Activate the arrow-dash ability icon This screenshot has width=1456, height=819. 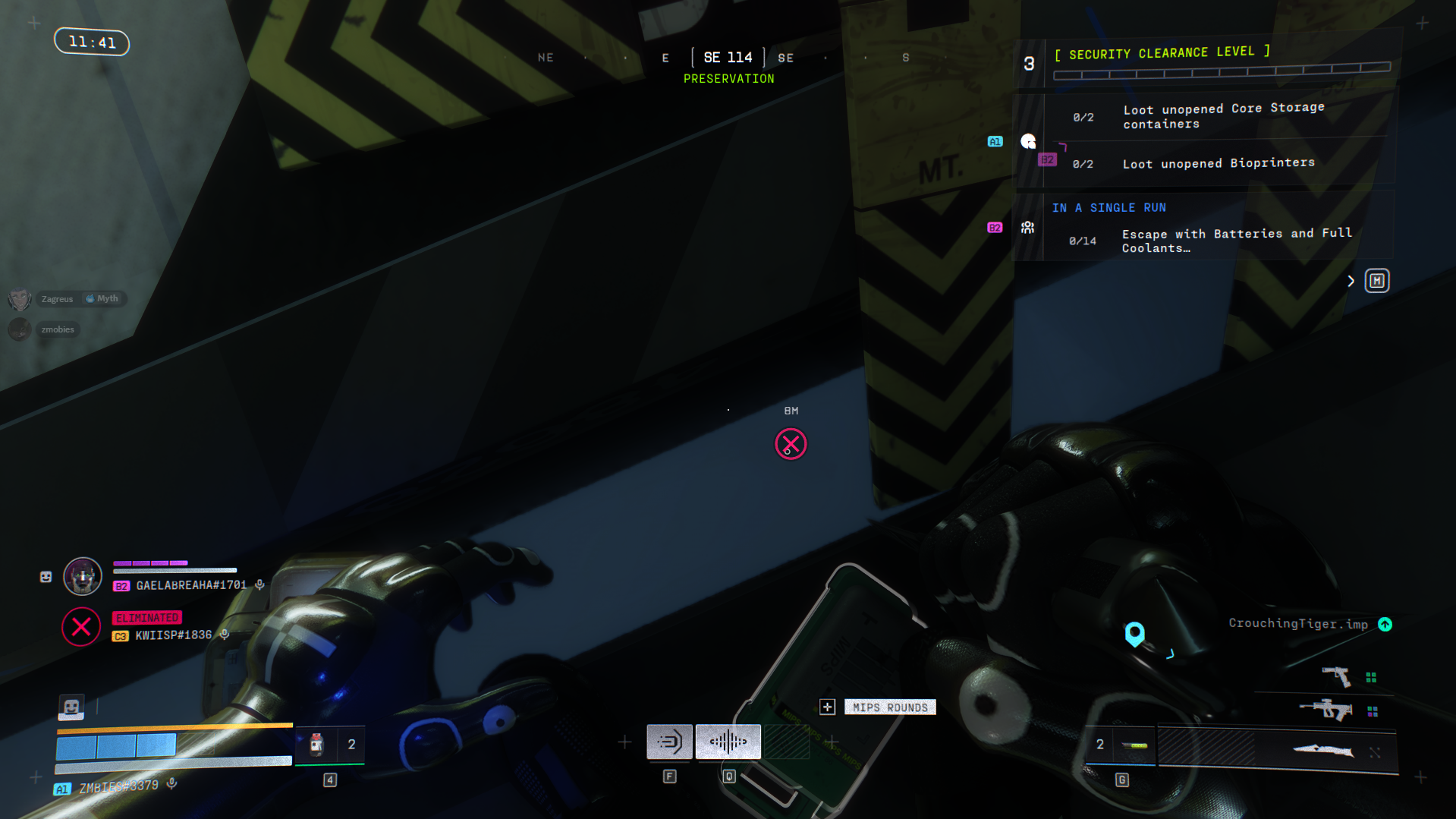669,742
